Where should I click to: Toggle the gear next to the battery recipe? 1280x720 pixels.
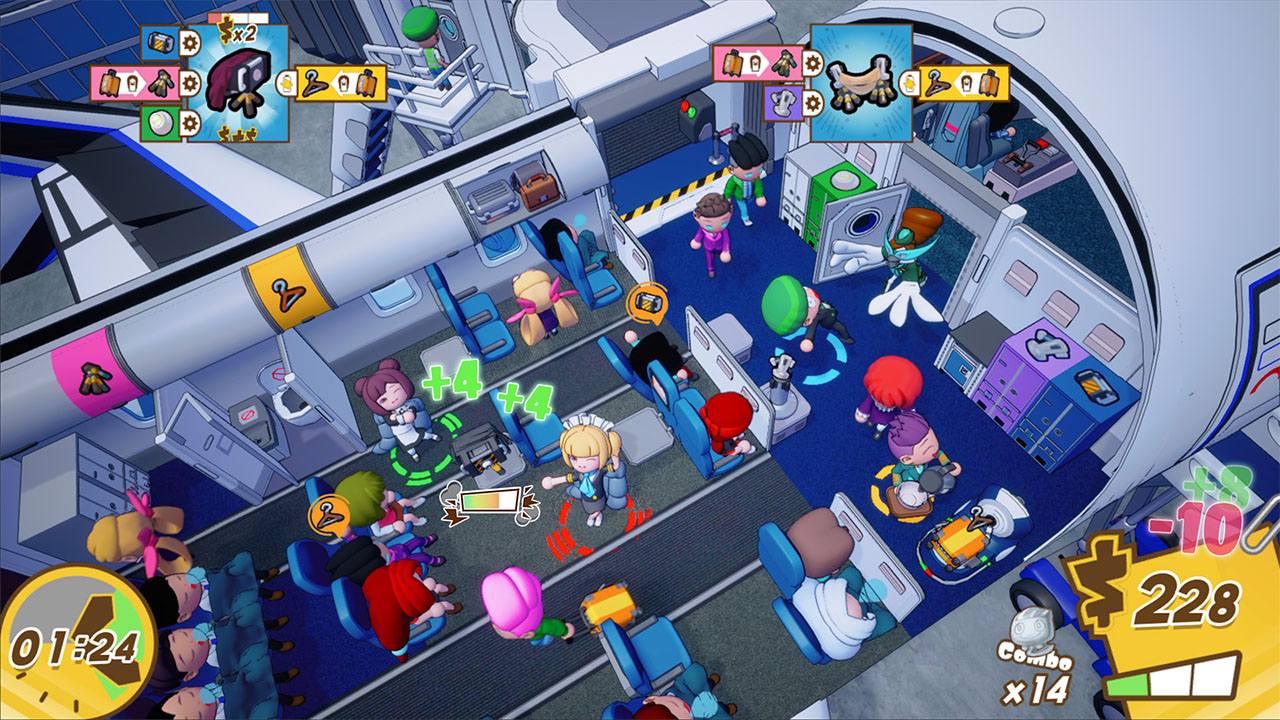click(x=189, y=43)
